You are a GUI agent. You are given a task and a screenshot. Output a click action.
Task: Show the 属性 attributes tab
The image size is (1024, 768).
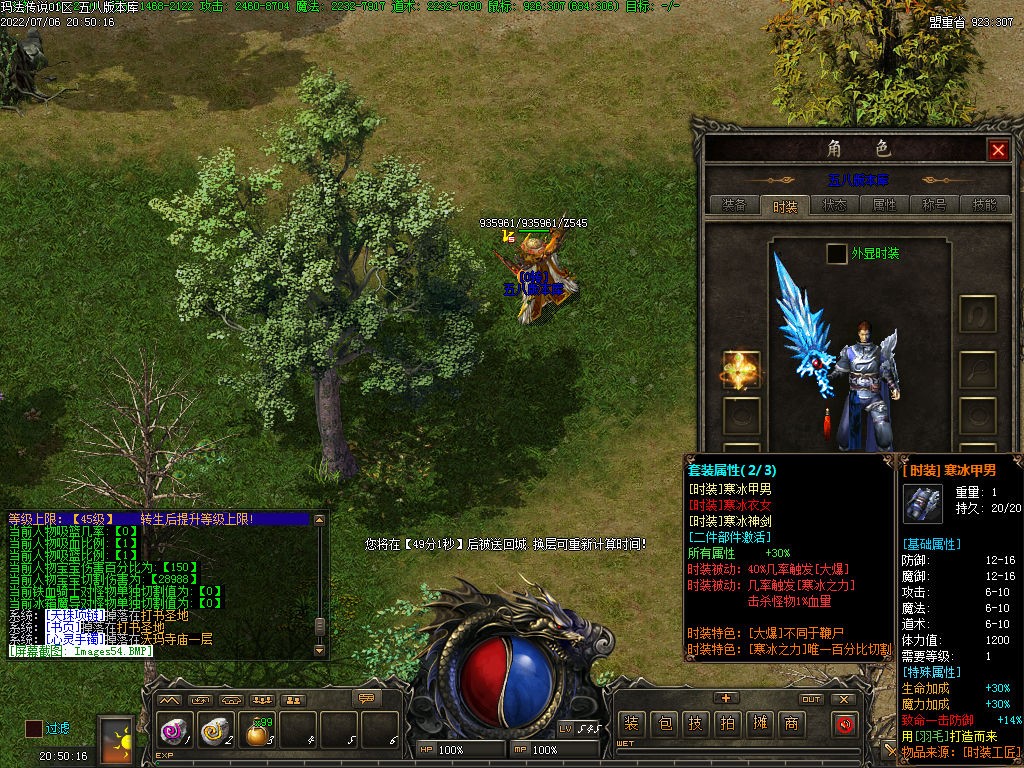[x=884, y=205]
